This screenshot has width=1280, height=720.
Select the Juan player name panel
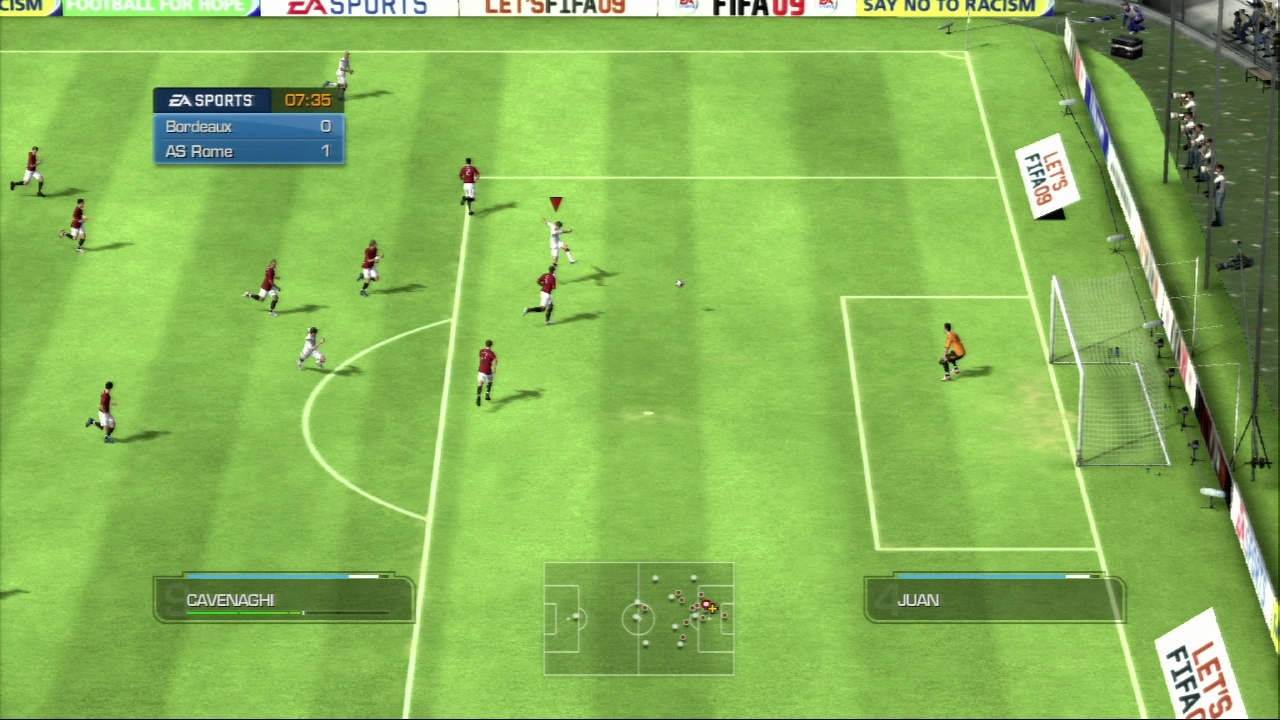pyautogui.click(x=994, y=600)
